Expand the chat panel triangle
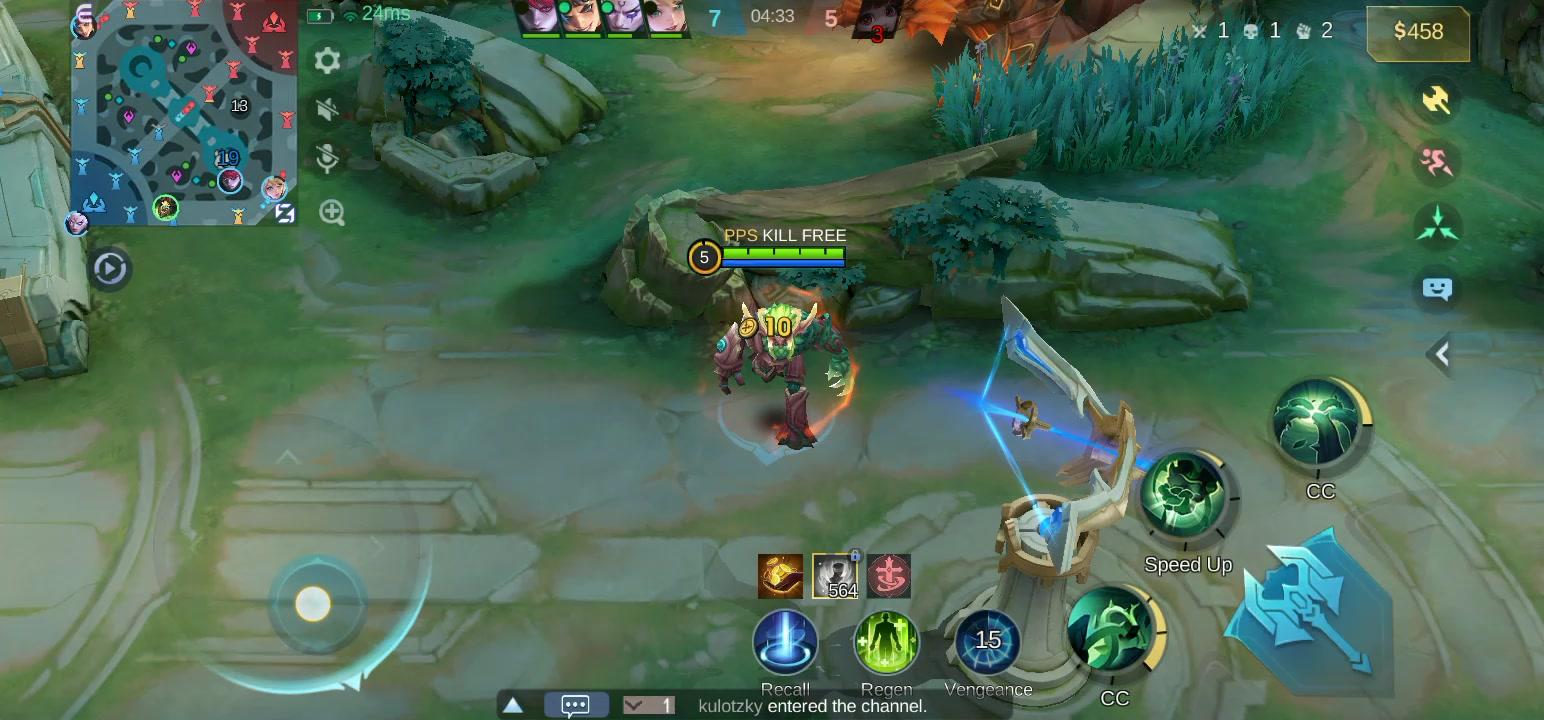This screenshot has height=720, width=1544. [513, 704]
